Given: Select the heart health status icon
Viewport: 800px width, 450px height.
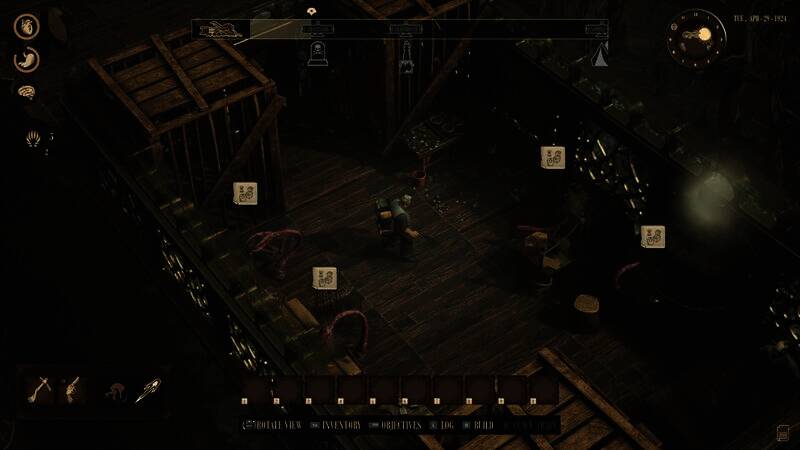Looking at the screenshot, I should click(x=26, y=26).
